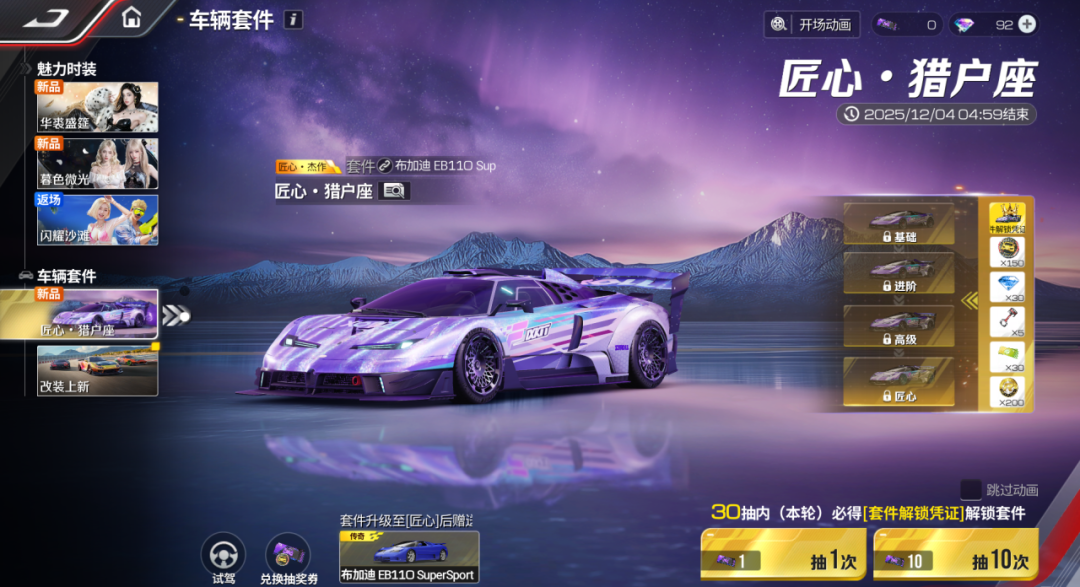The image size is (1080, 587).
Task: Select the 匠心 kit tier
Action: tap(898, 382)
